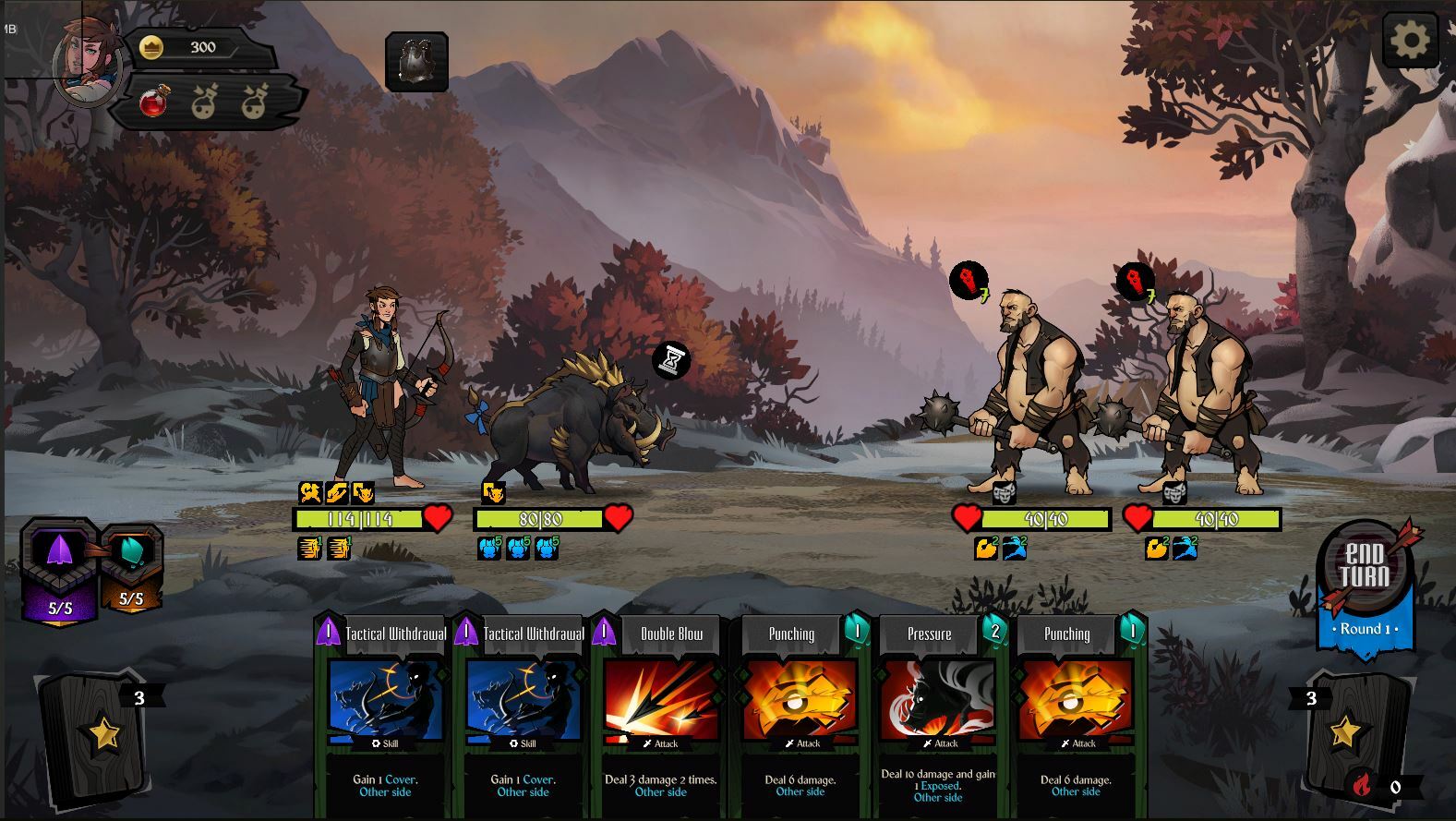Image resolution: width=1456 pixels, height=821 pixels.
Task: Use the red health potion
Action: [x=155, y=101]
